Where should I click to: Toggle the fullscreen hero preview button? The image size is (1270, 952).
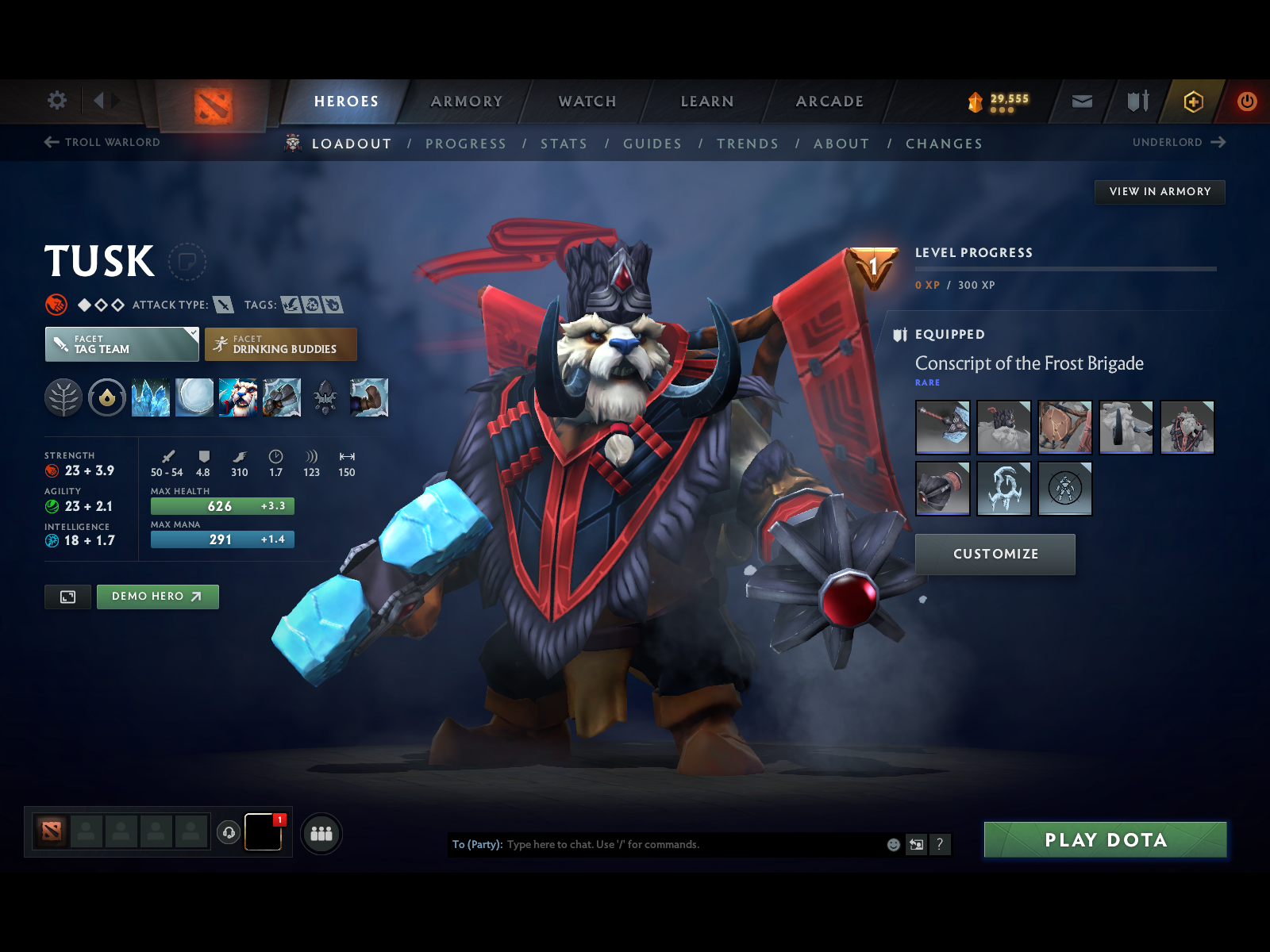(67, 597)
